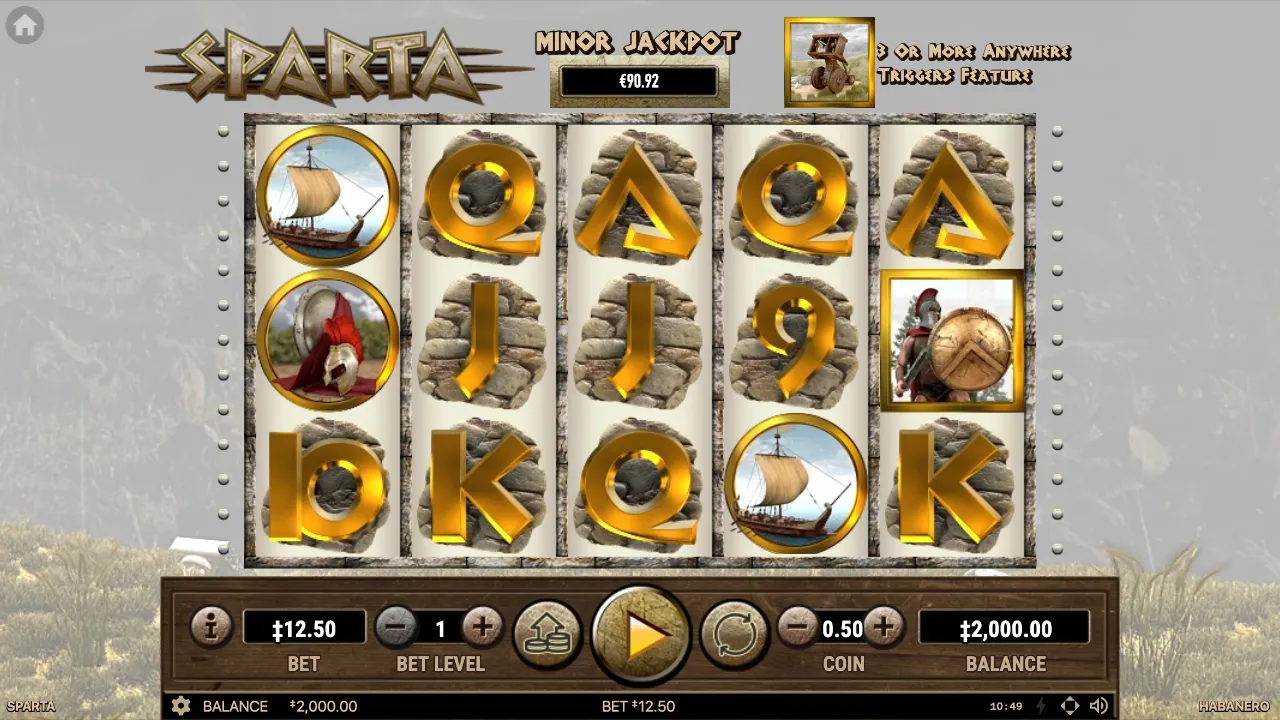Open the game information screen
The width and height of the screenshot is (1280, 720).
tap(211, 629)
